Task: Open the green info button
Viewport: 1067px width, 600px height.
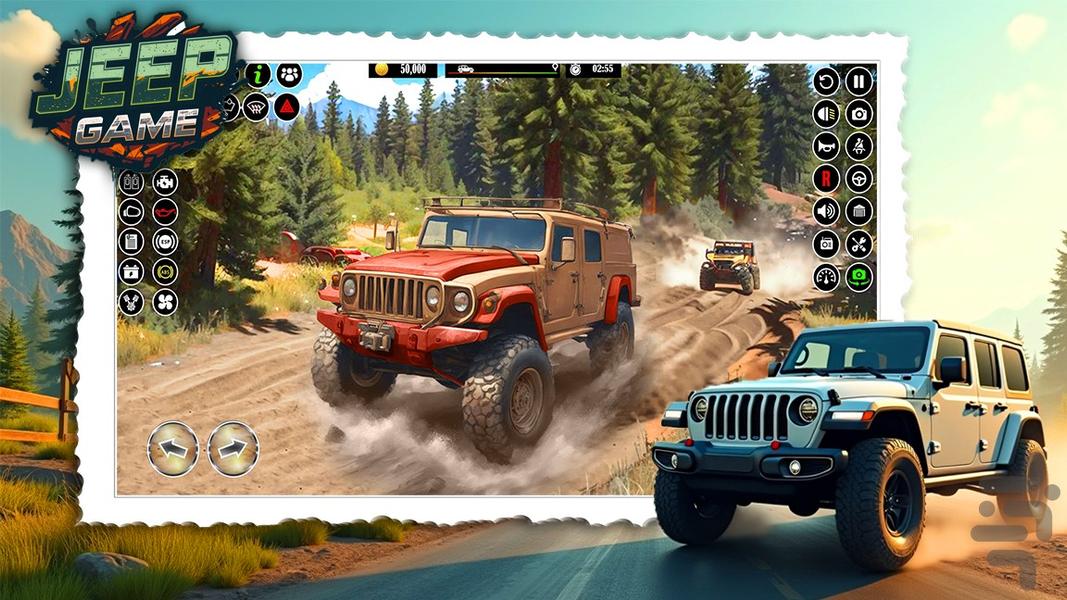Action: (258, 75)
